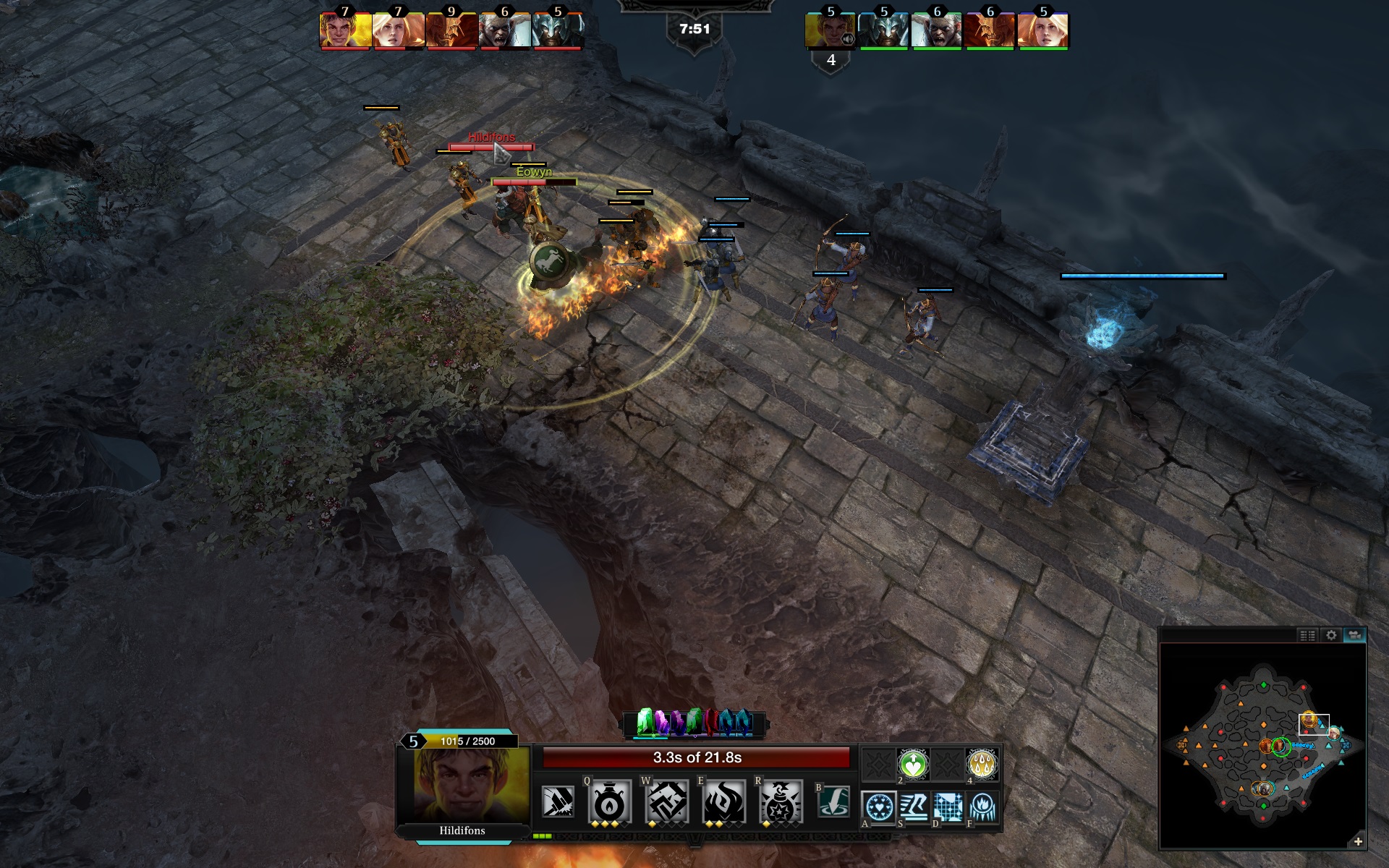Click Hildifons hero portrait in bottom panel

click(x=462, y=785)
